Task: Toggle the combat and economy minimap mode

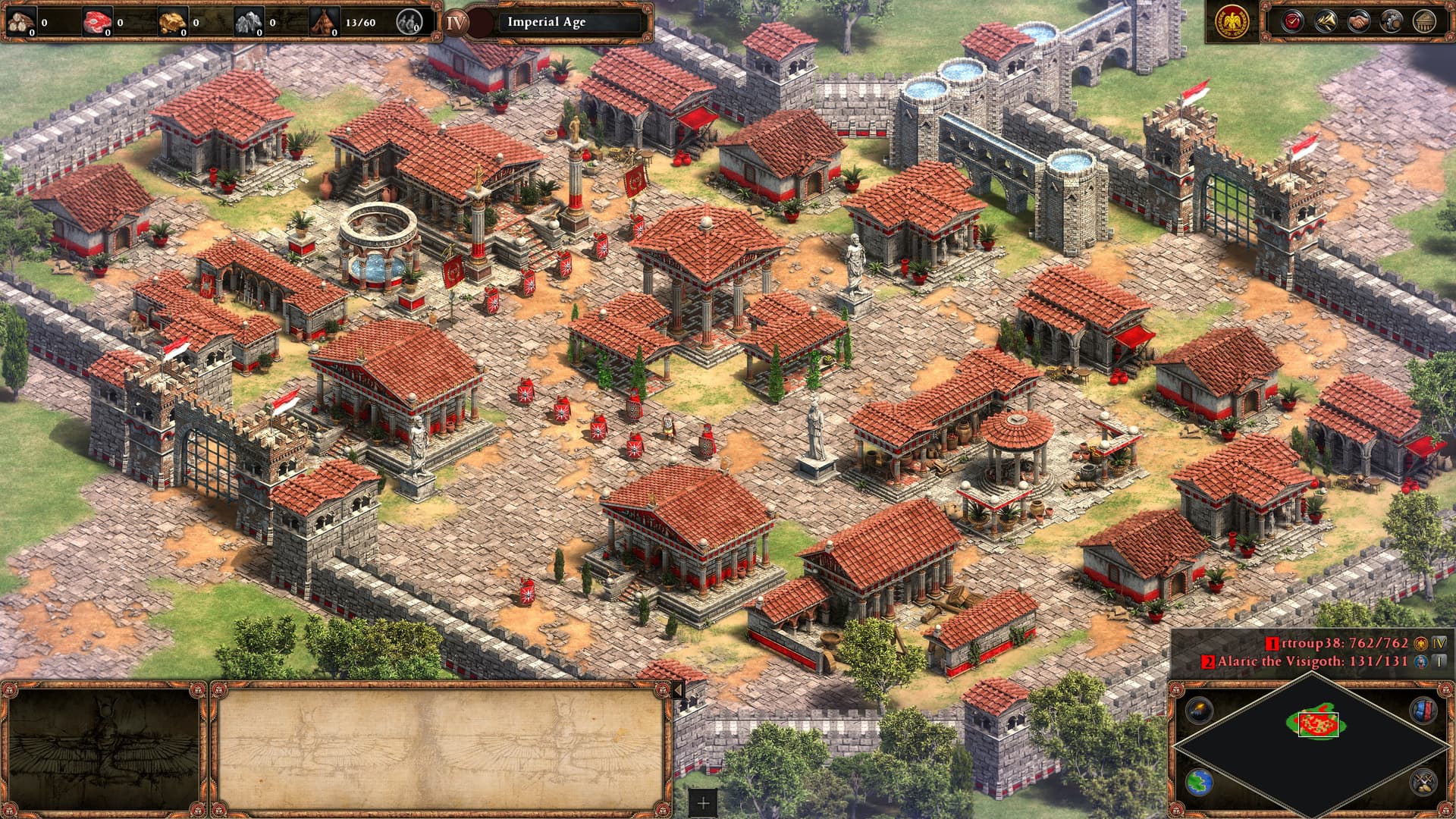Action: point(1424,782)
